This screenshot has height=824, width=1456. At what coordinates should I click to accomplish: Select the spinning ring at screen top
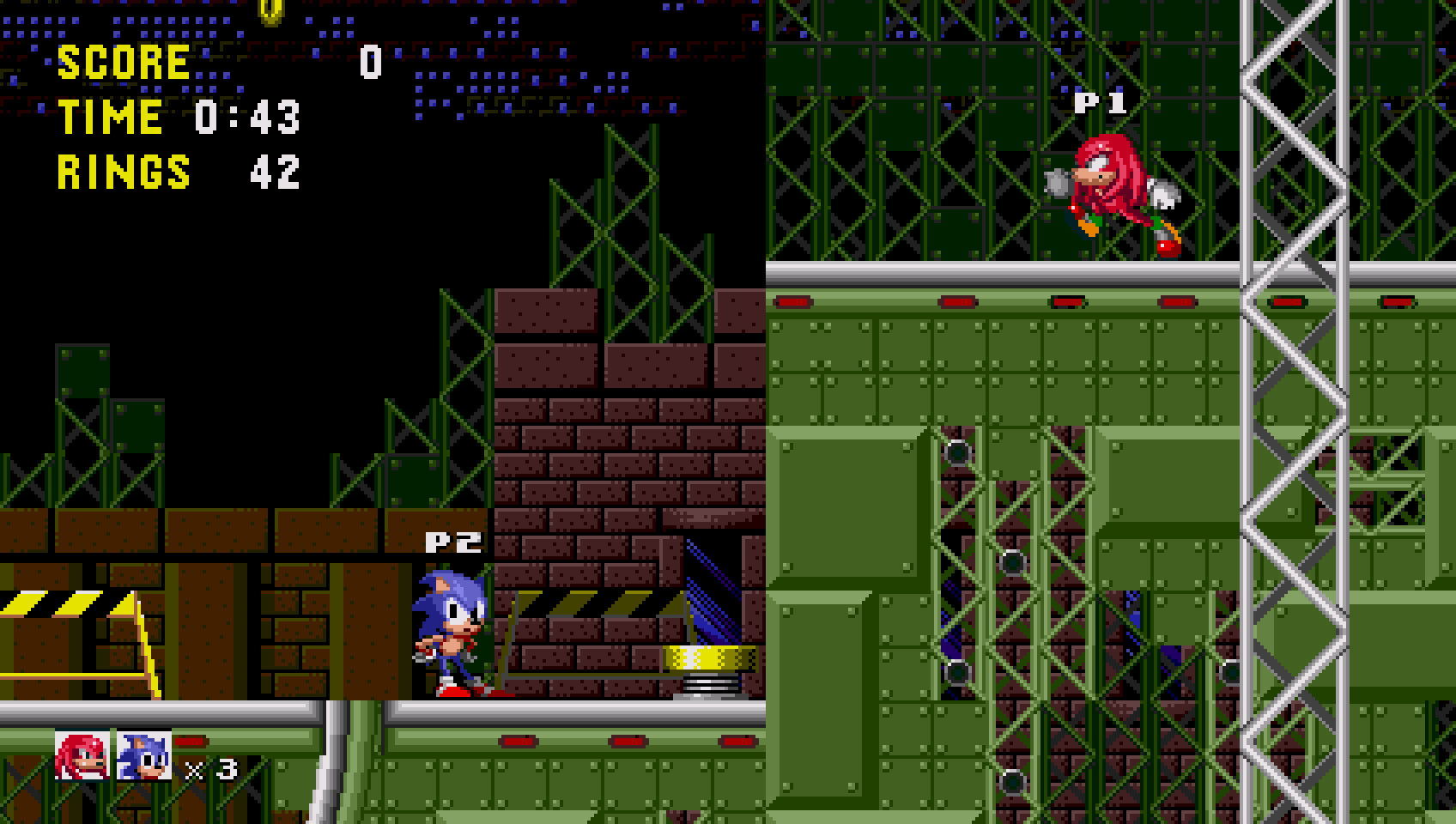coord(273,10)
